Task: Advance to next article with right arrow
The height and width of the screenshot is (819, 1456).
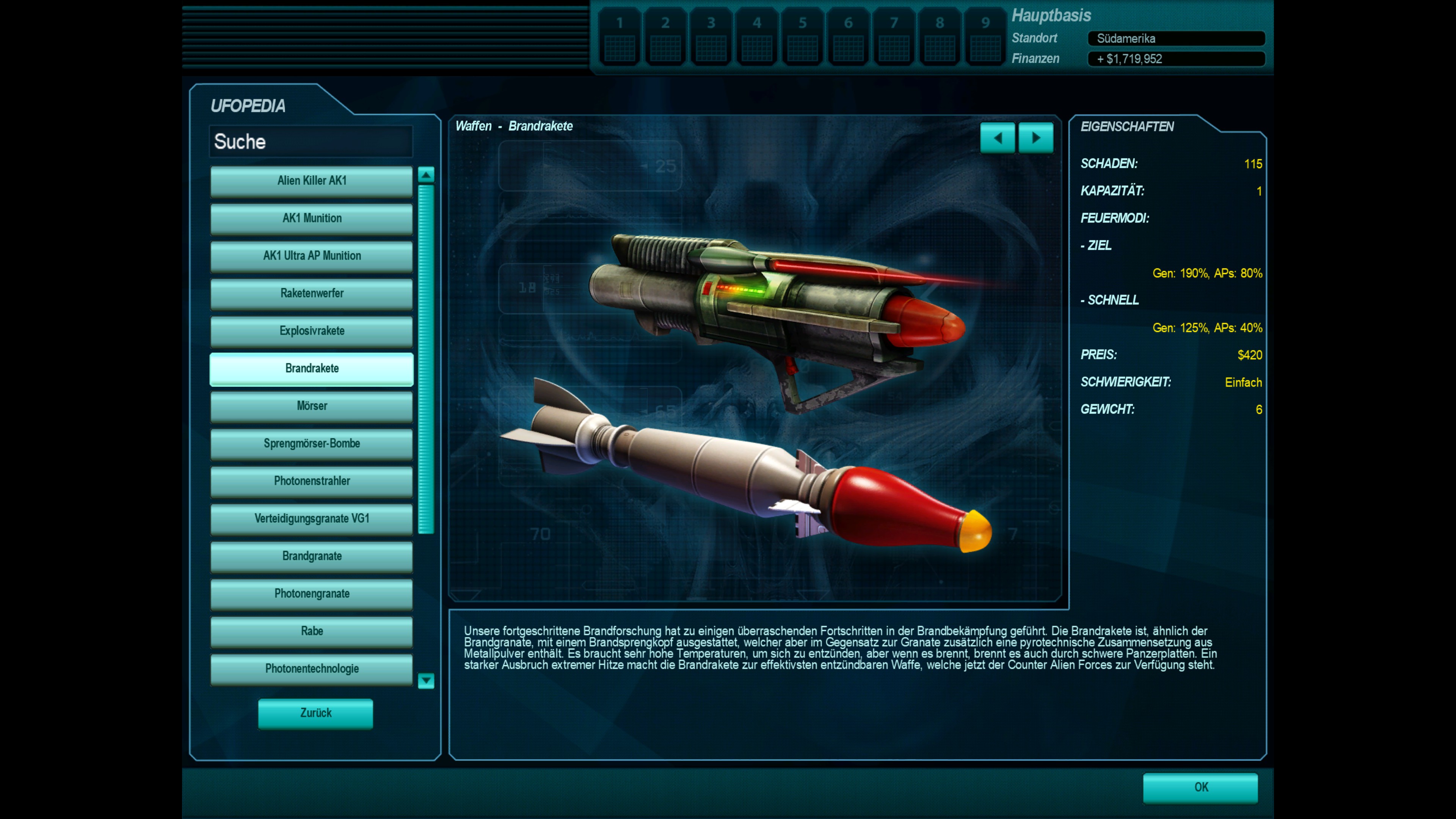Action: point(1036,138)
